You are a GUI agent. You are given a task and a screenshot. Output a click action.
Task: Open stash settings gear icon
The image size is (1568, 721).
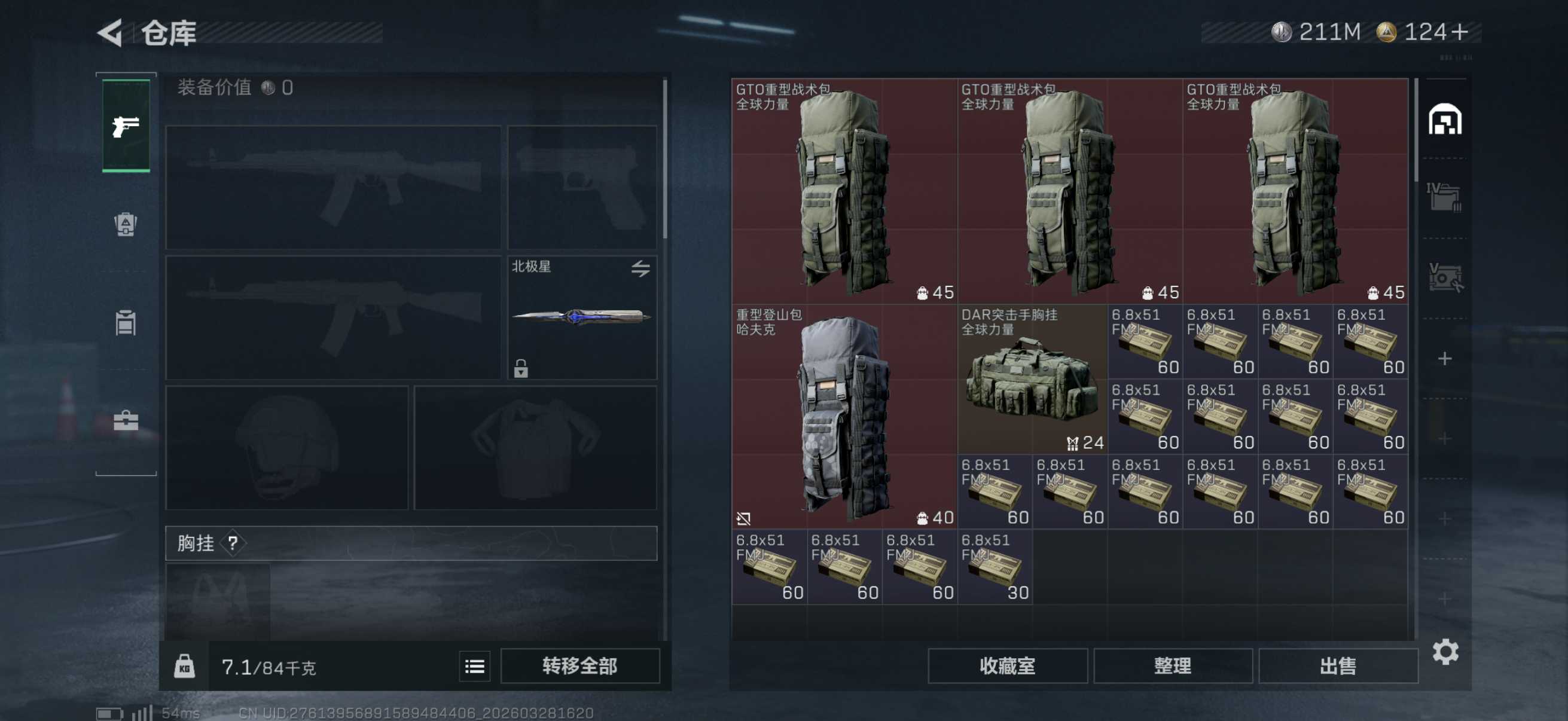click(x=1445, y=652)
